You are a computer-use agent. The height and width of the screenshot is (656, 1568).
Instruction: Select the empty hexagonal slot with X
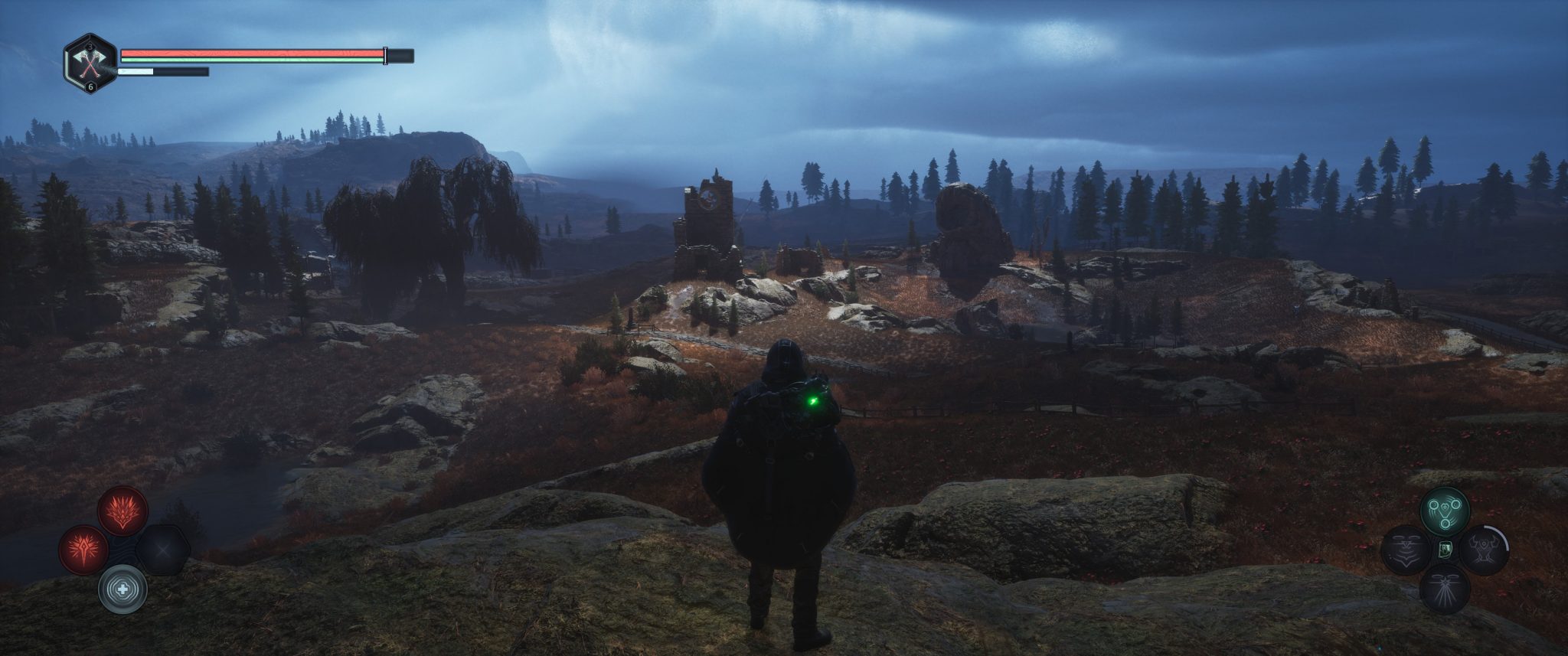point(163,549)
